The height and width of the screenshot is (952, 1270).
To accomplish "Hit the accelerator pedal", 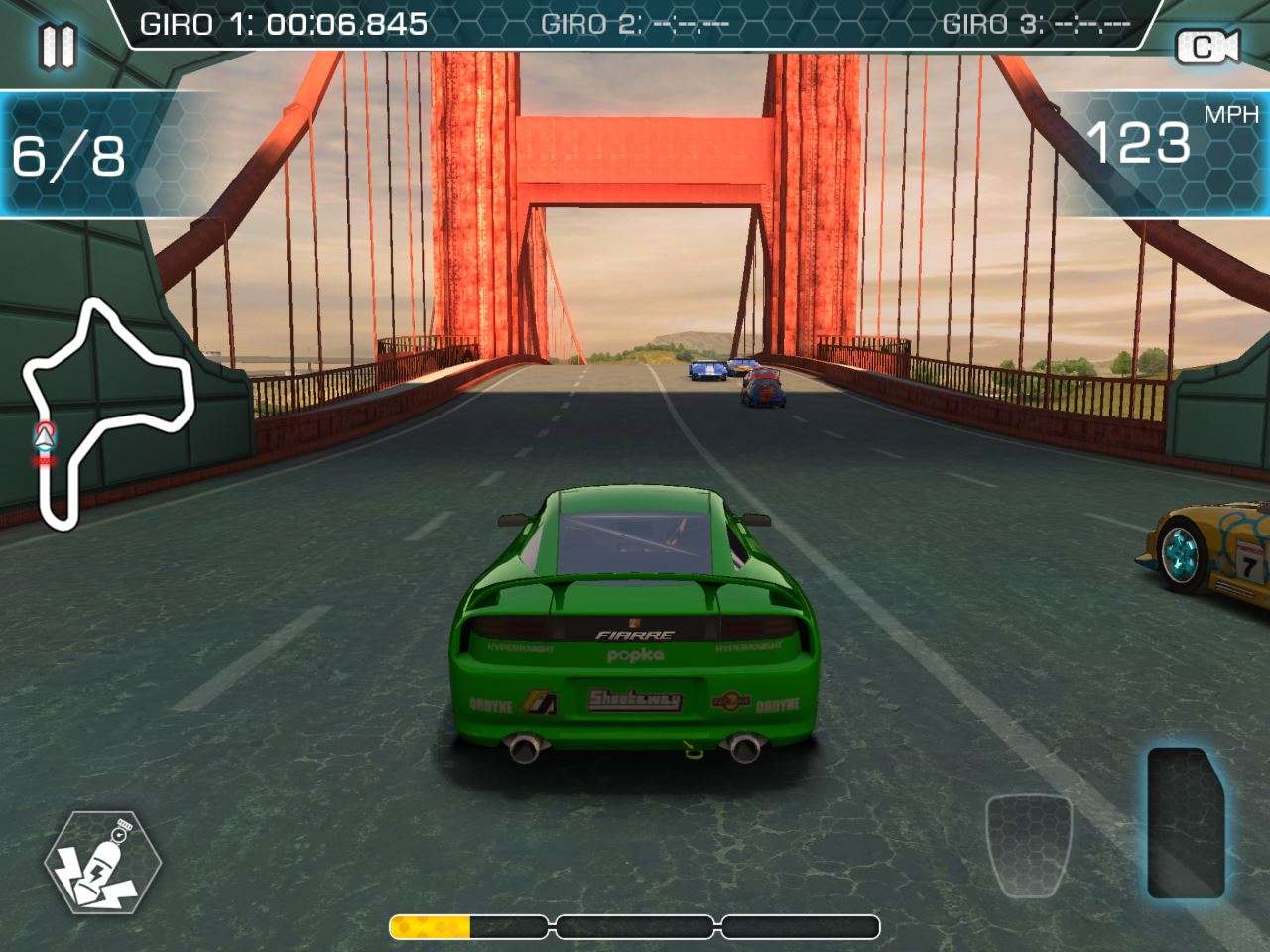I will coord(1186,822).
